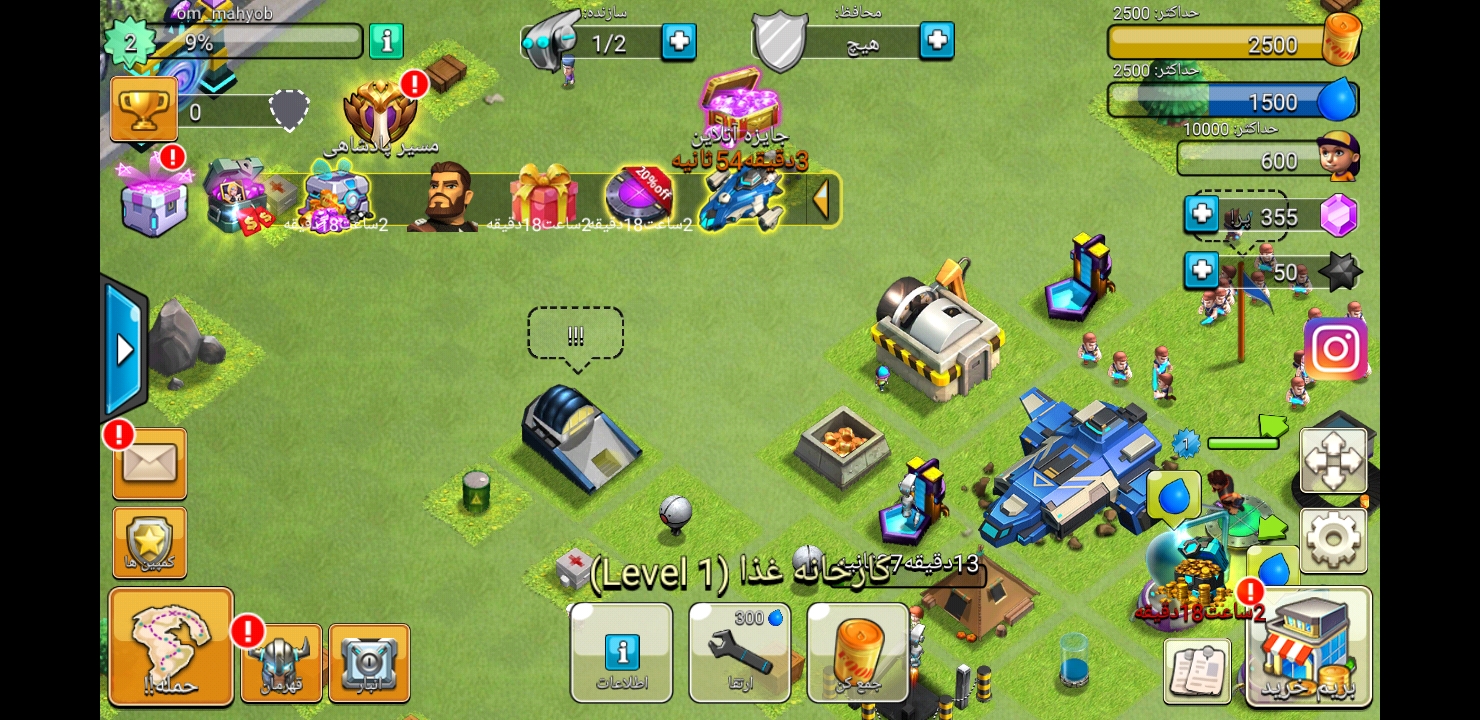This screenshot has width=1480, height=720.
Task: Activate the move arrows button
Action: pos(1333,460)
